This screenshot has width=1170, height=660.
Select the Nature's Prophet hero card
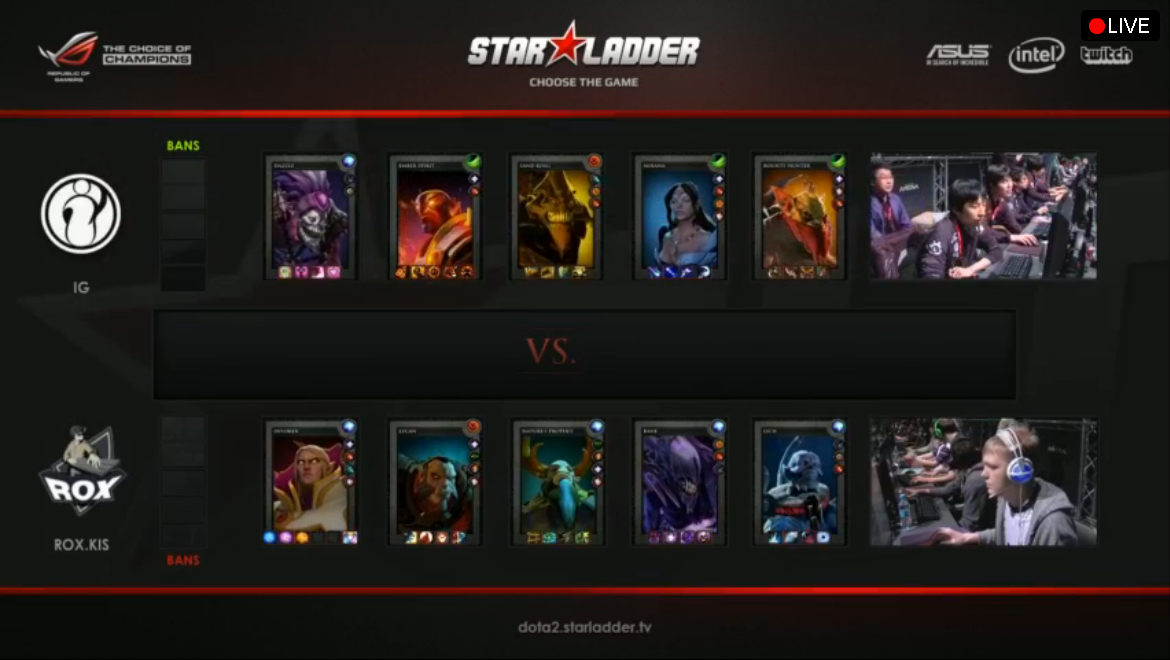556,482
